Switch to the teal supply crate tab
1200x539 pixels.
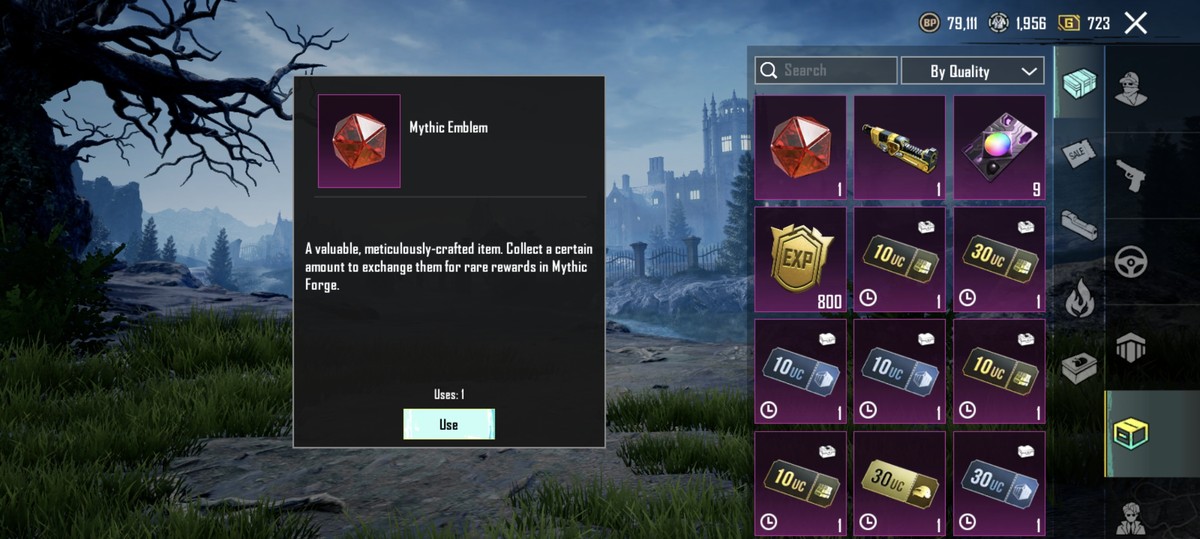pyautogui.click(x=1079, y=82)
